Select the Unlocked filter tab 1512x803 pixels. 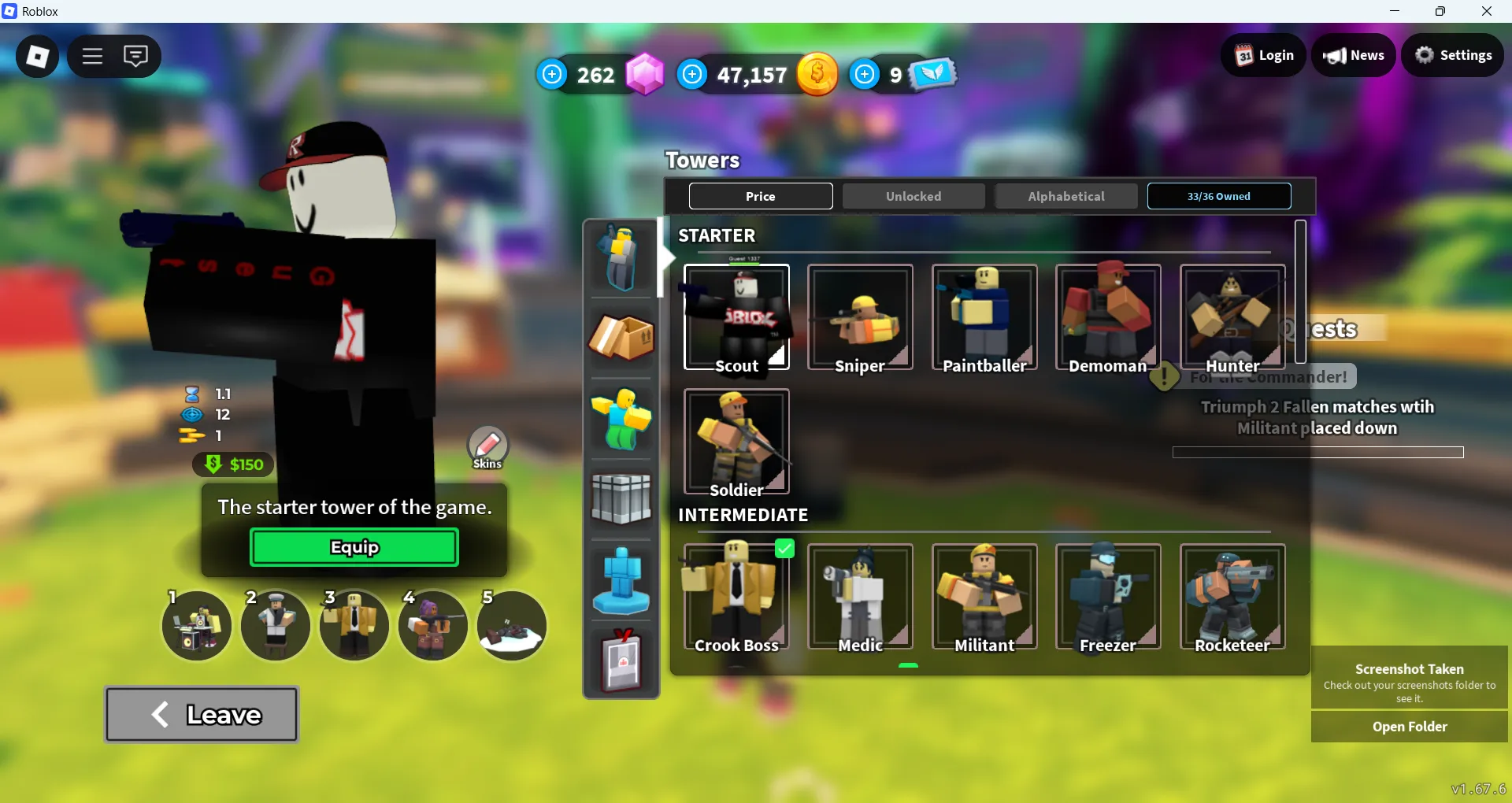[x=913, y=196]
